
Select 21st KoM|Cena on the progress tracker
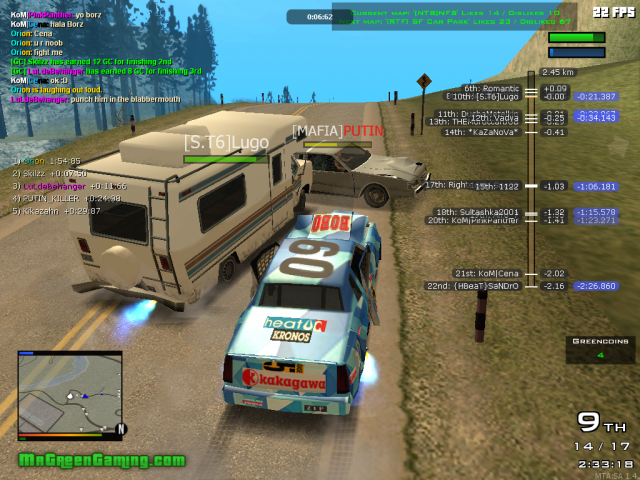(488, 273)
